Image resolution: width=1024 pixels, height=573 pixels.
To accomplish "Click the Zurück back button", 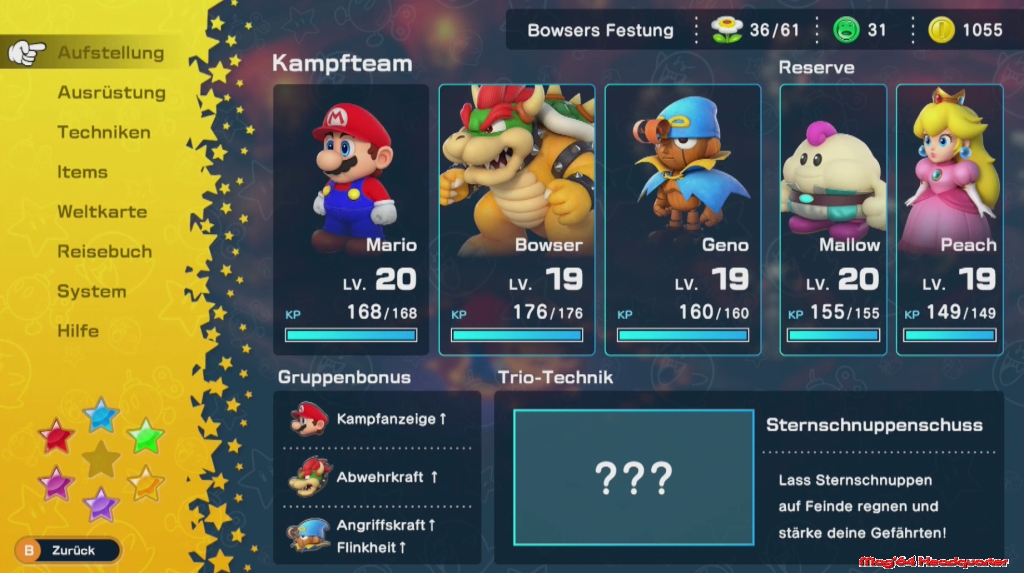I will coord(67,550).
